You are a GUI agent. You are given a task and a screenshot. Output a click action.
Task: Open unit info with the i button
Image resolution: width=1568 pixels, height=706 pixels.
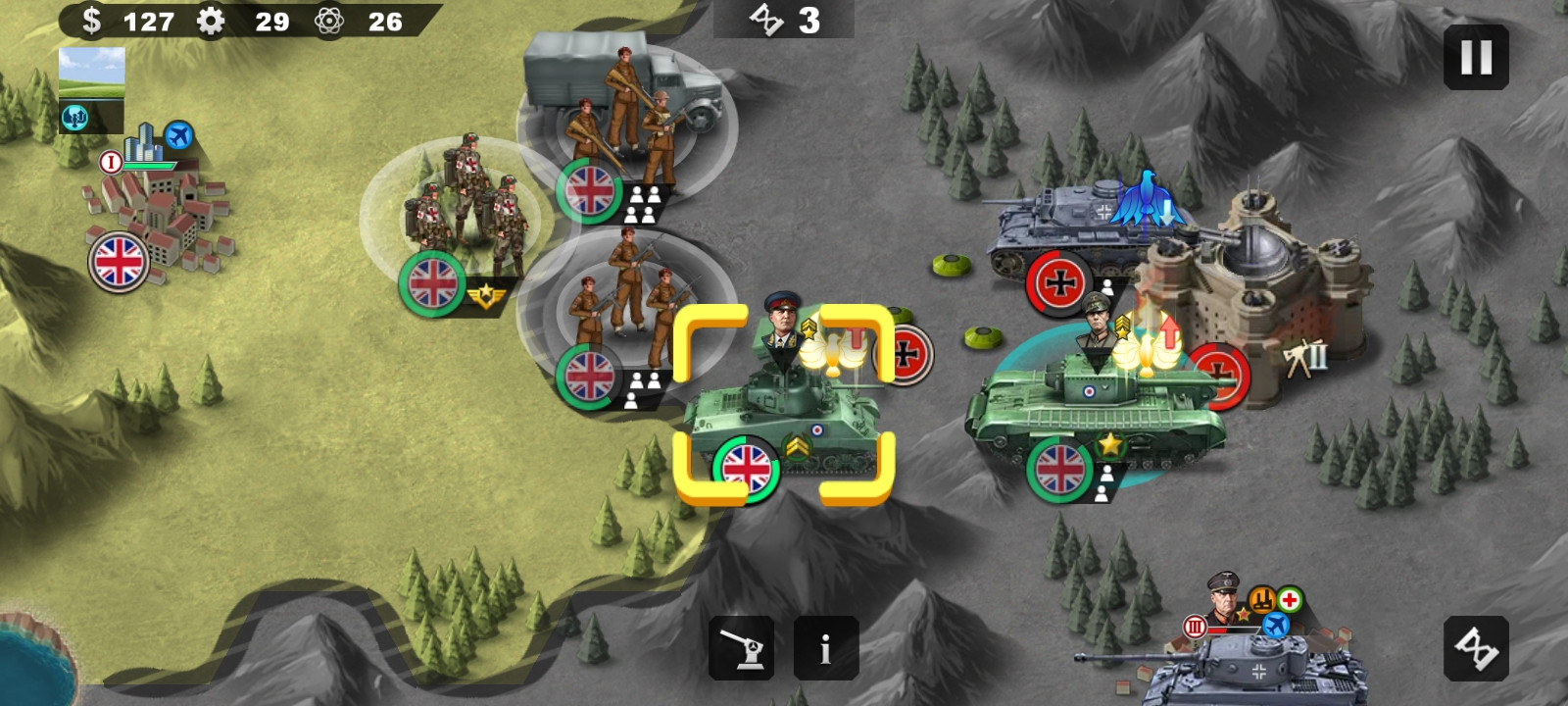[825, 648]
